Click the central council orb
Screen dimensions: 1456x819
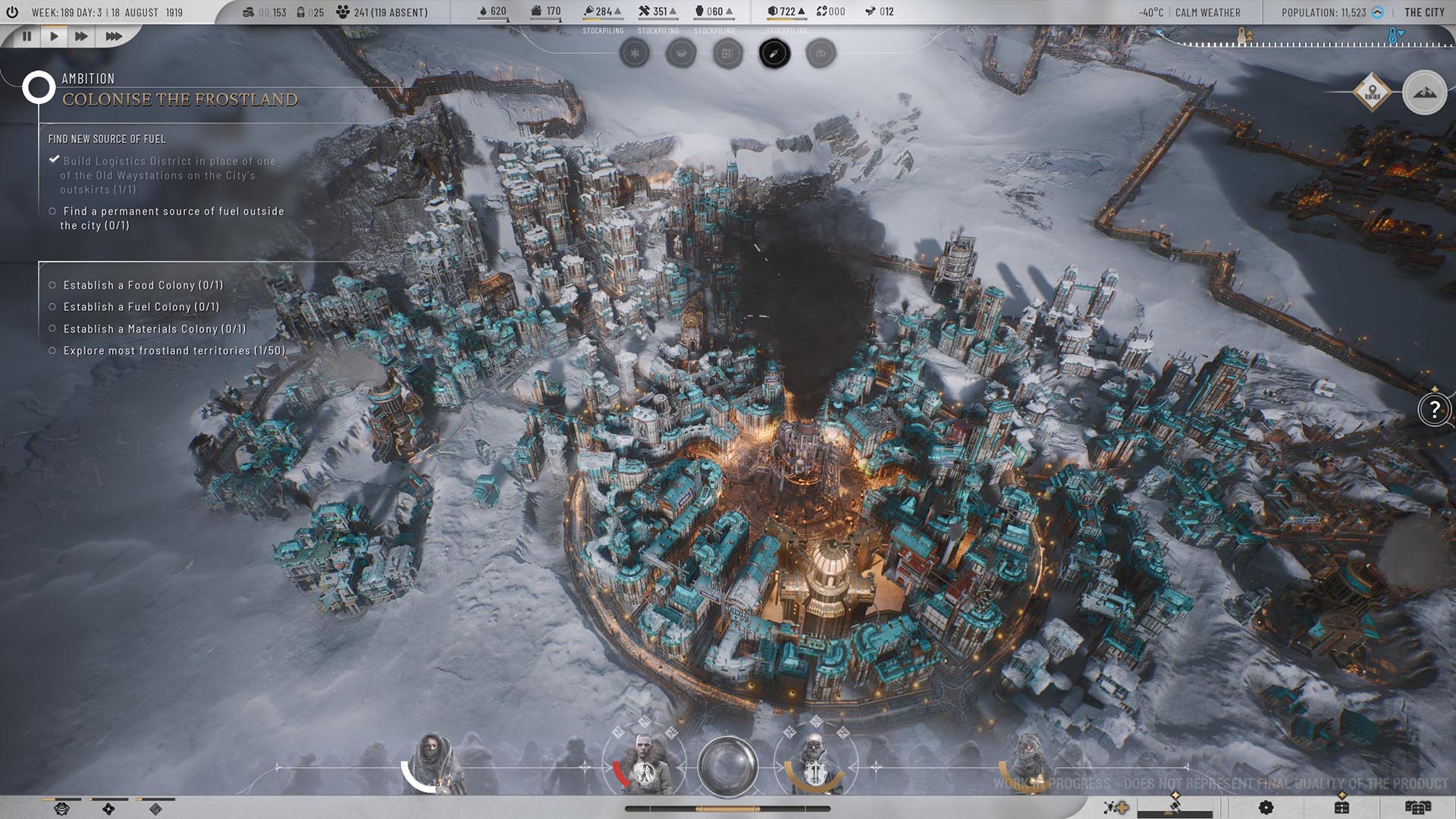coord(727,766)
